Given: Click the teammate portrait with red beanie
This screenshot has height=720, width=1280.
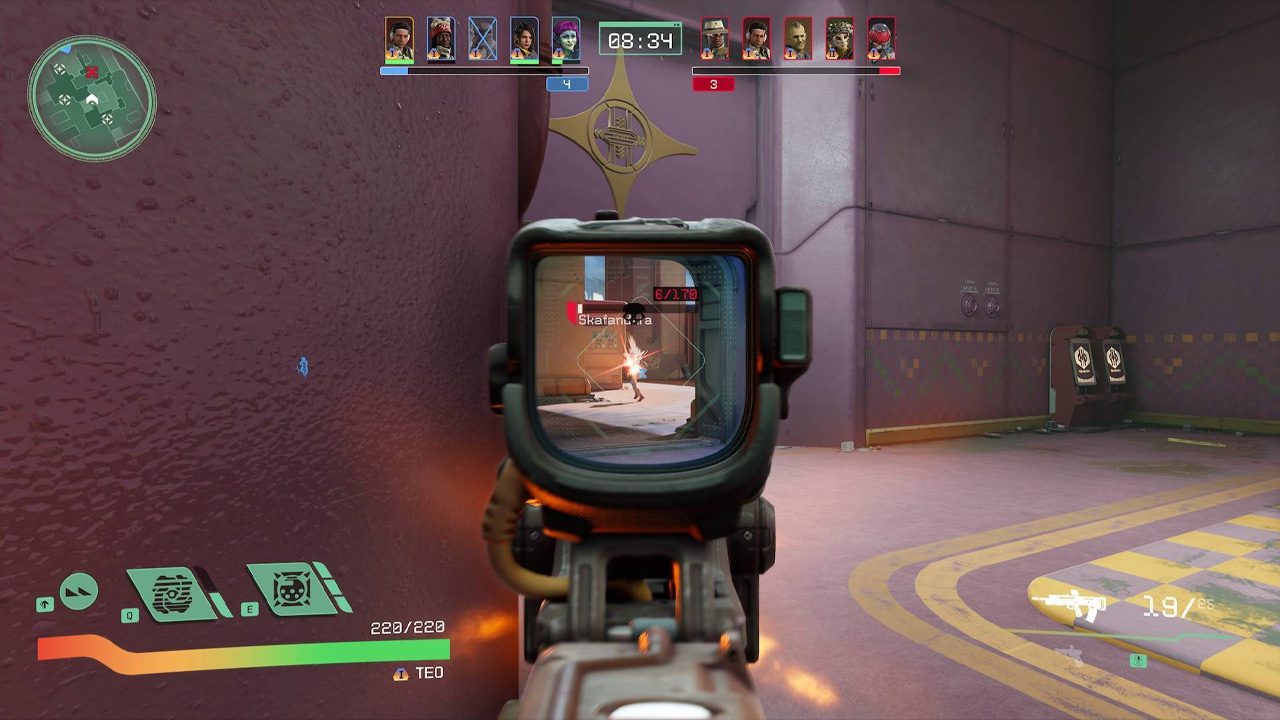Looking at the screenshot, I should [440, 39].
